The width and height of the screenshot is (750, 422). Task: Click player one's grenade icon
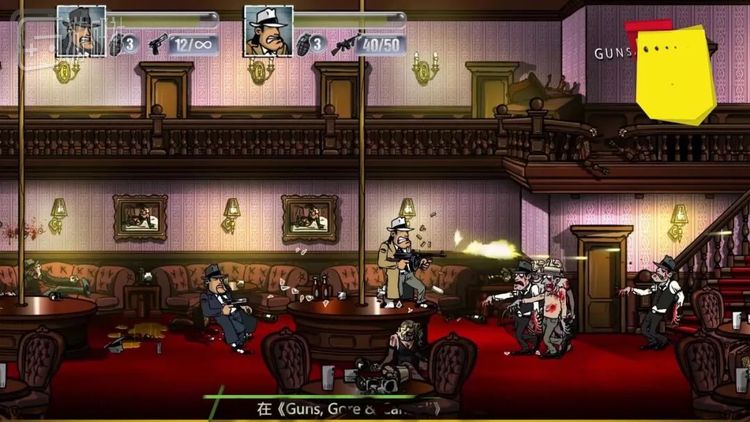pyautogui.click(x=116, y=44)
